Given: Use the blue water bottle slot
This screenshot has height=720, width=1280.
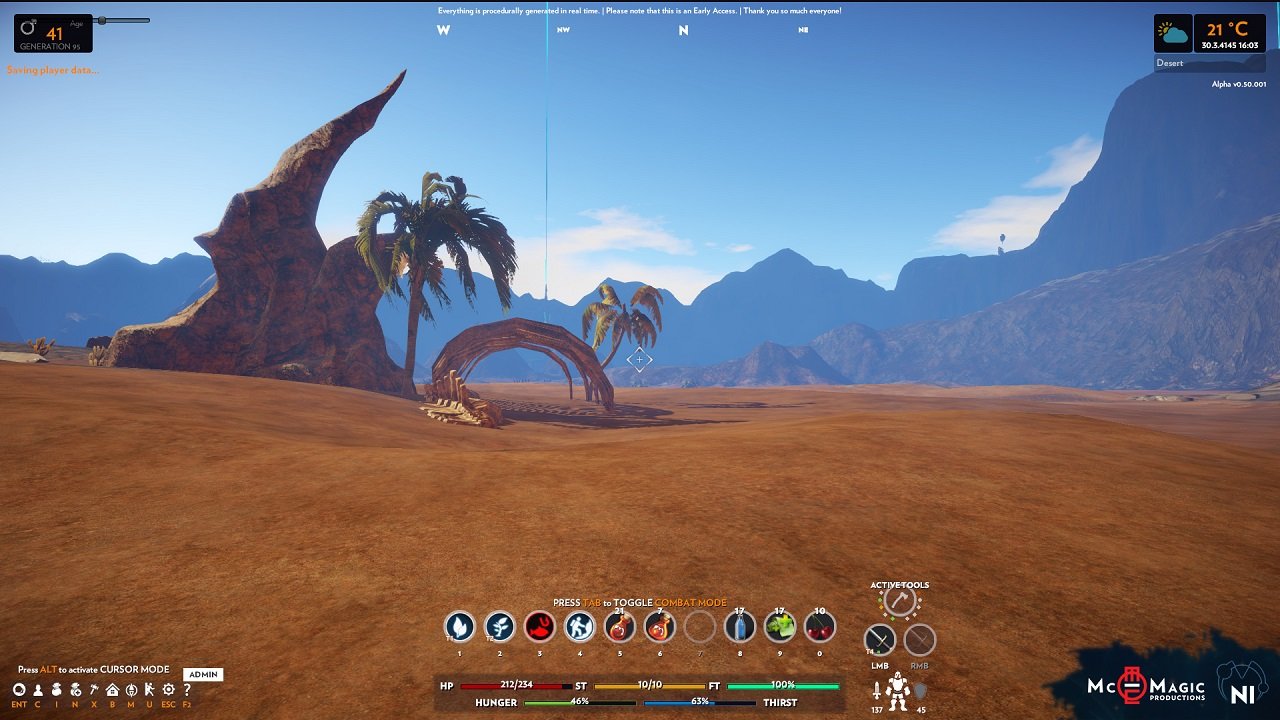Looking at the screenshot, I should pyautogui.click(x=740, y=627).
